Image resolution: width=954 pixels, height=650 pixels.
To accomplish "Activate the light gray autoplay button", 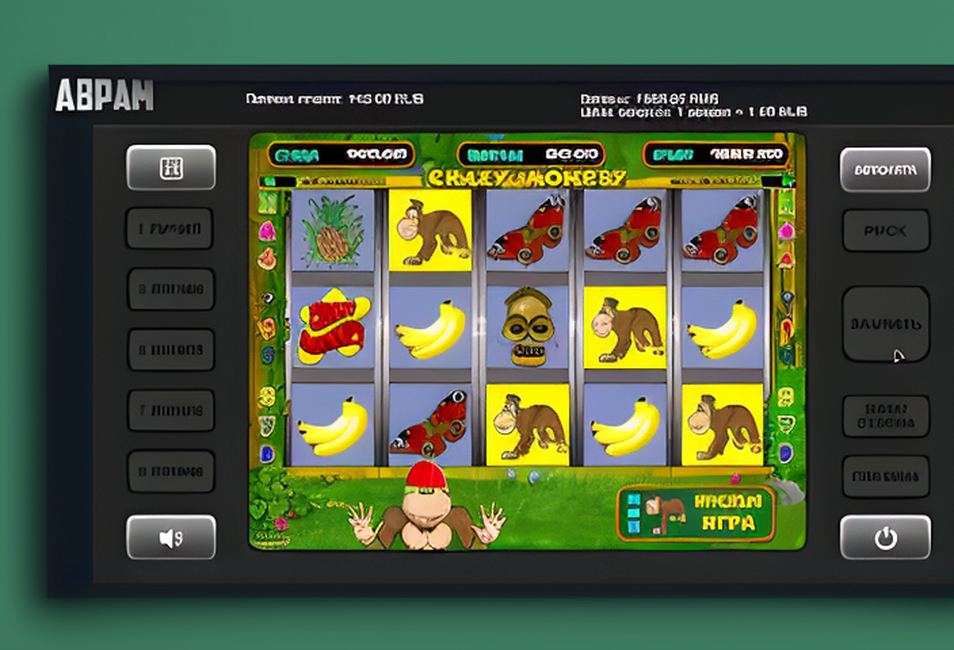I will click(x=885, y=170).
